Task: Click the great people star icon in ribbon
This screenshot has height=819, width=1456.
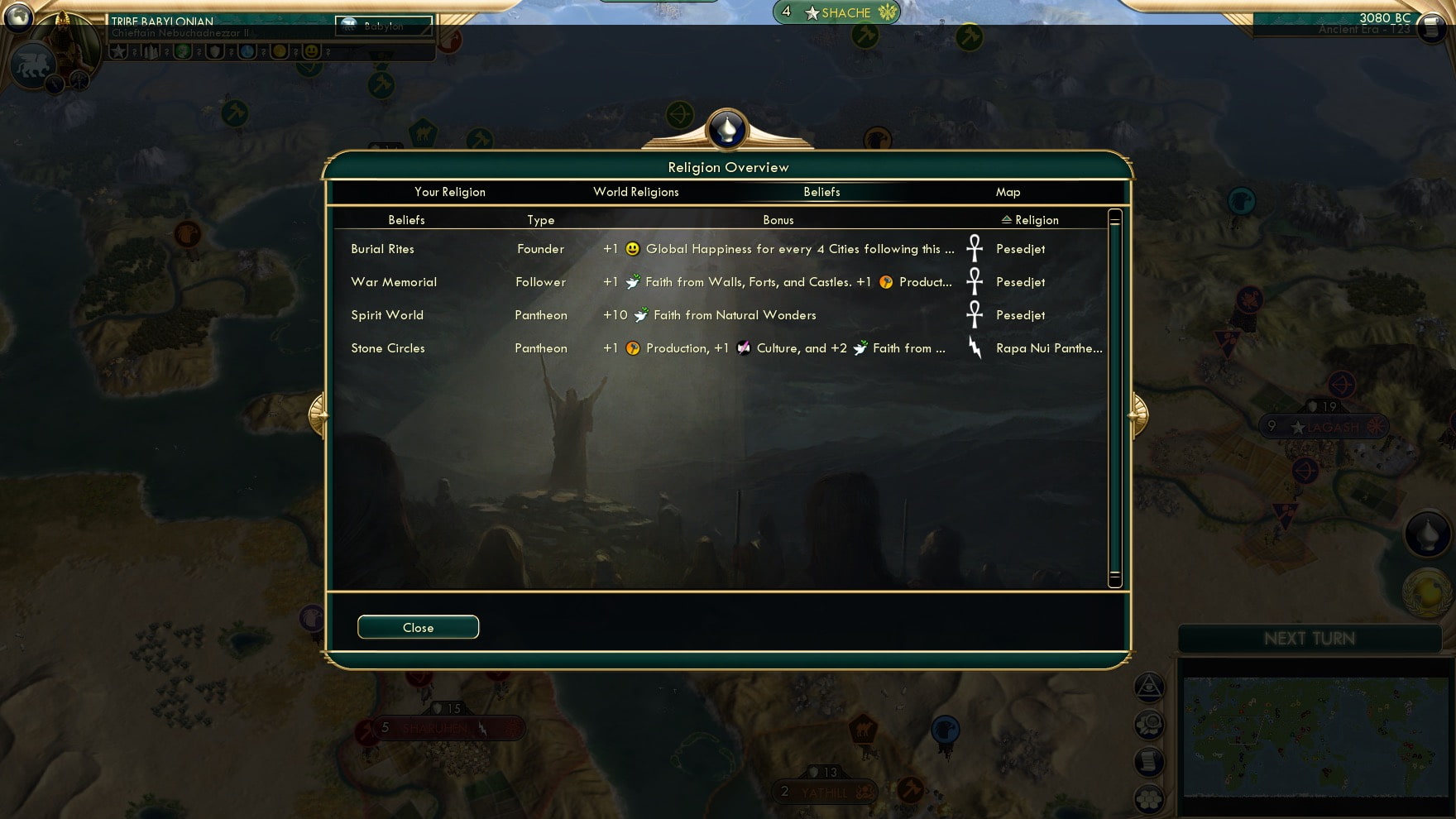Action: click(117, 51)
